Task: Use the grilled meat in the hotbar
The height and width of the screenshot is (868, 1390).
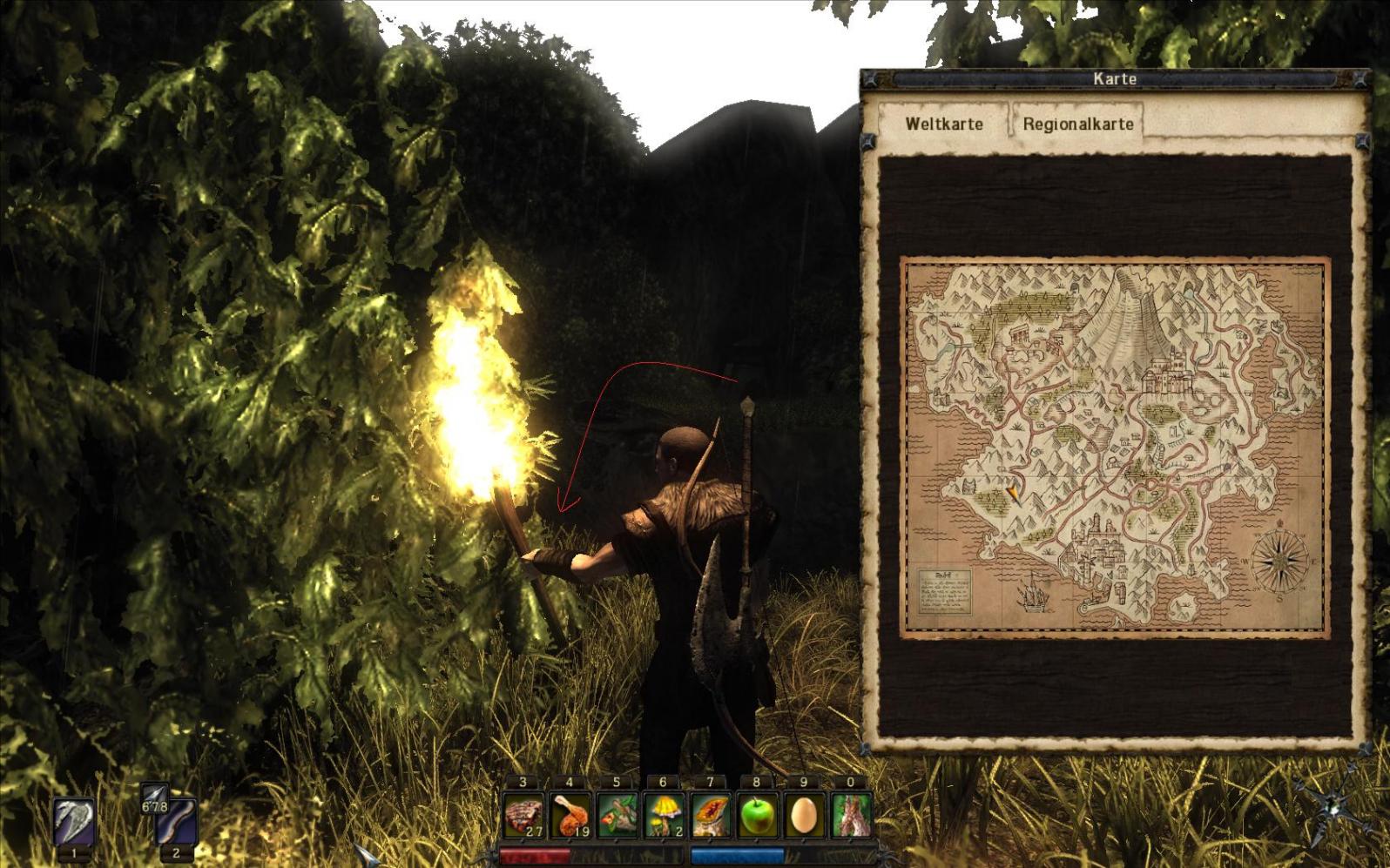Action: (x=523, y=816)
